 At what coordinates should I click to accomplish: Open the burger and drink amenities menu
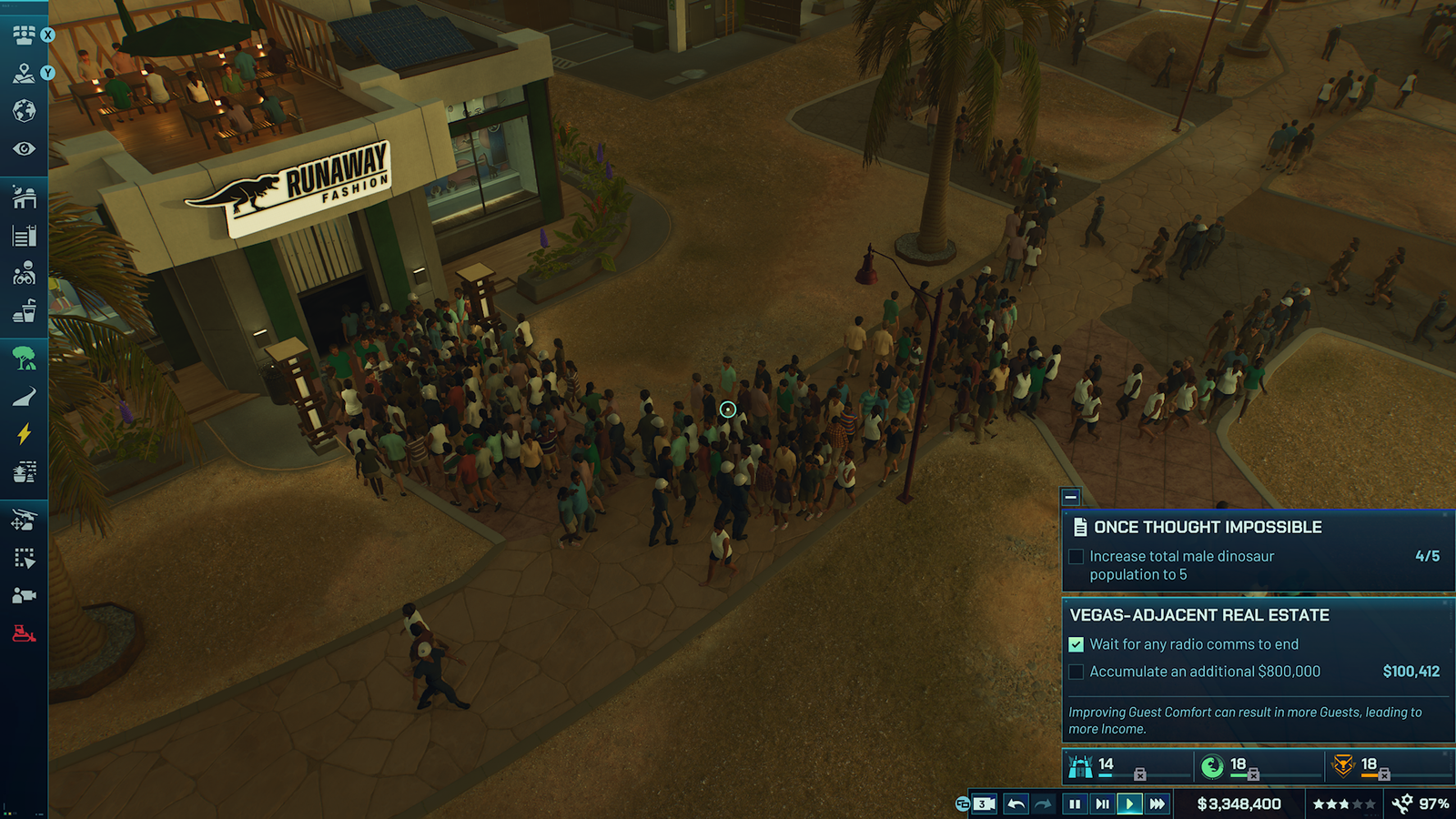pyautogui.click(x=24, y=311)
